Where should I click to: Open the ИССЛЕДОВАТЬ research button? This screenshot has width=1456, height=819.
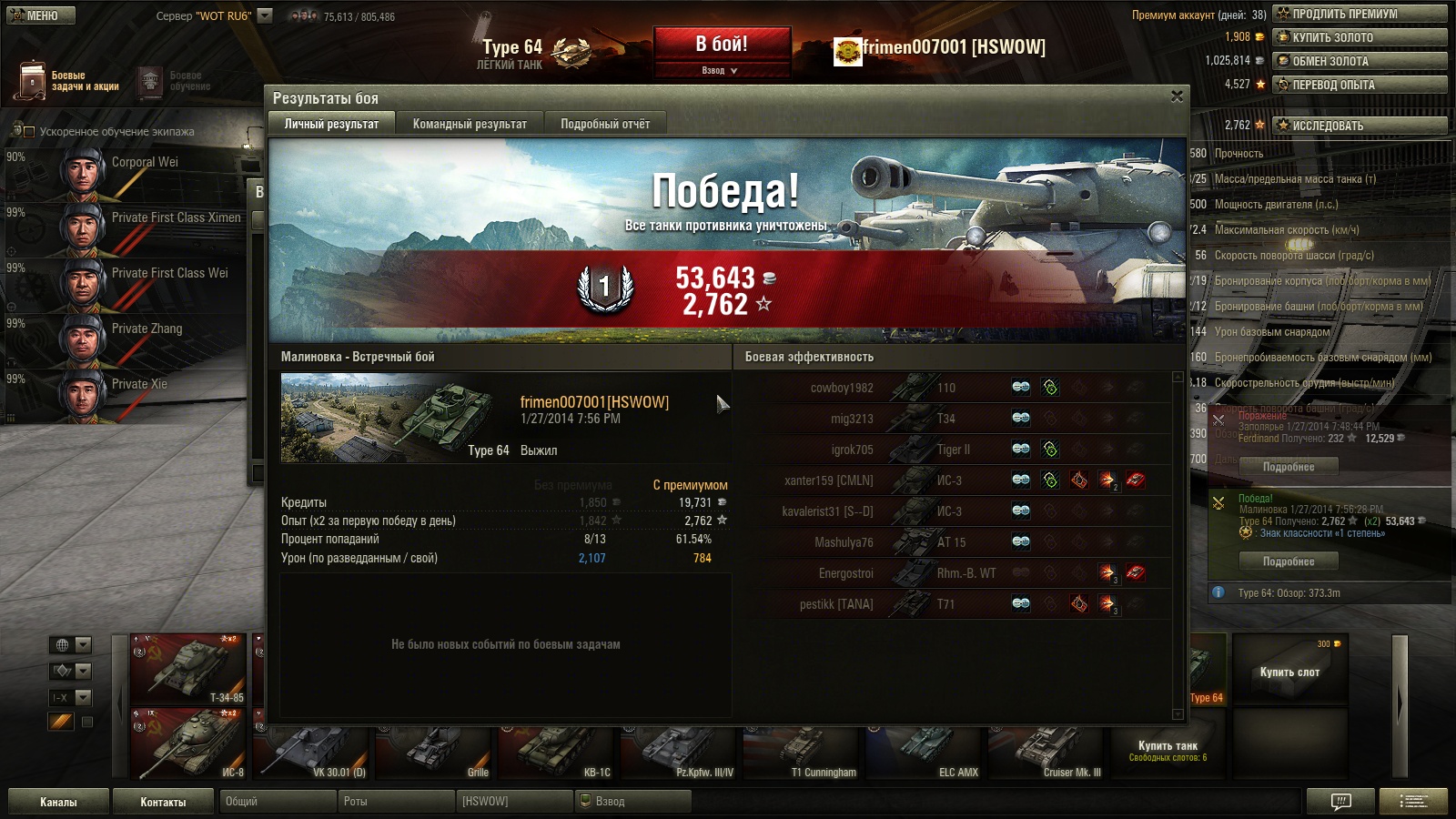point(1360,126)
